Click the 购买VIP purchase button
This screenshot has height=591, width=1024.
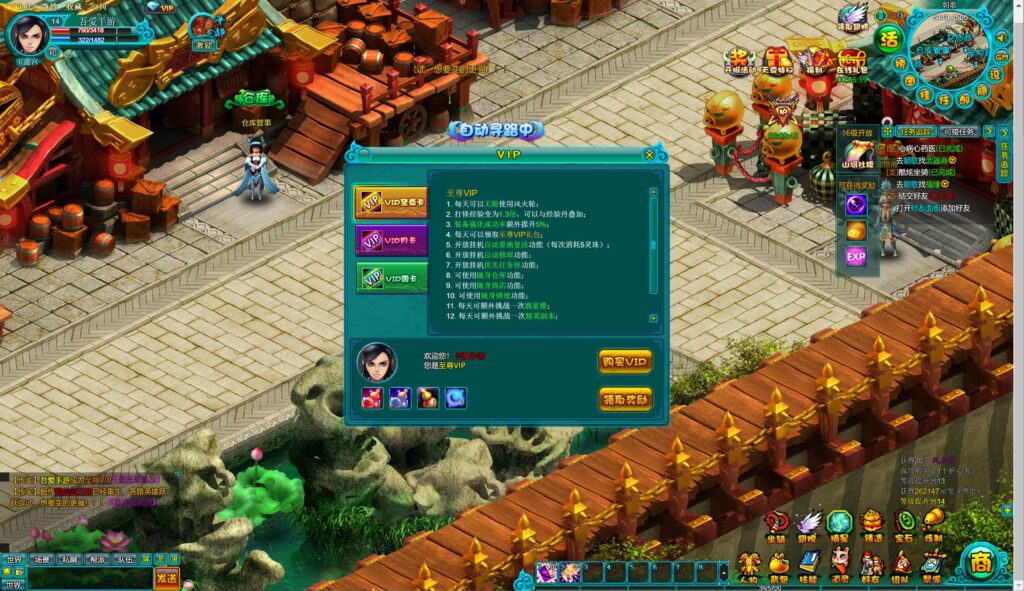625,361
